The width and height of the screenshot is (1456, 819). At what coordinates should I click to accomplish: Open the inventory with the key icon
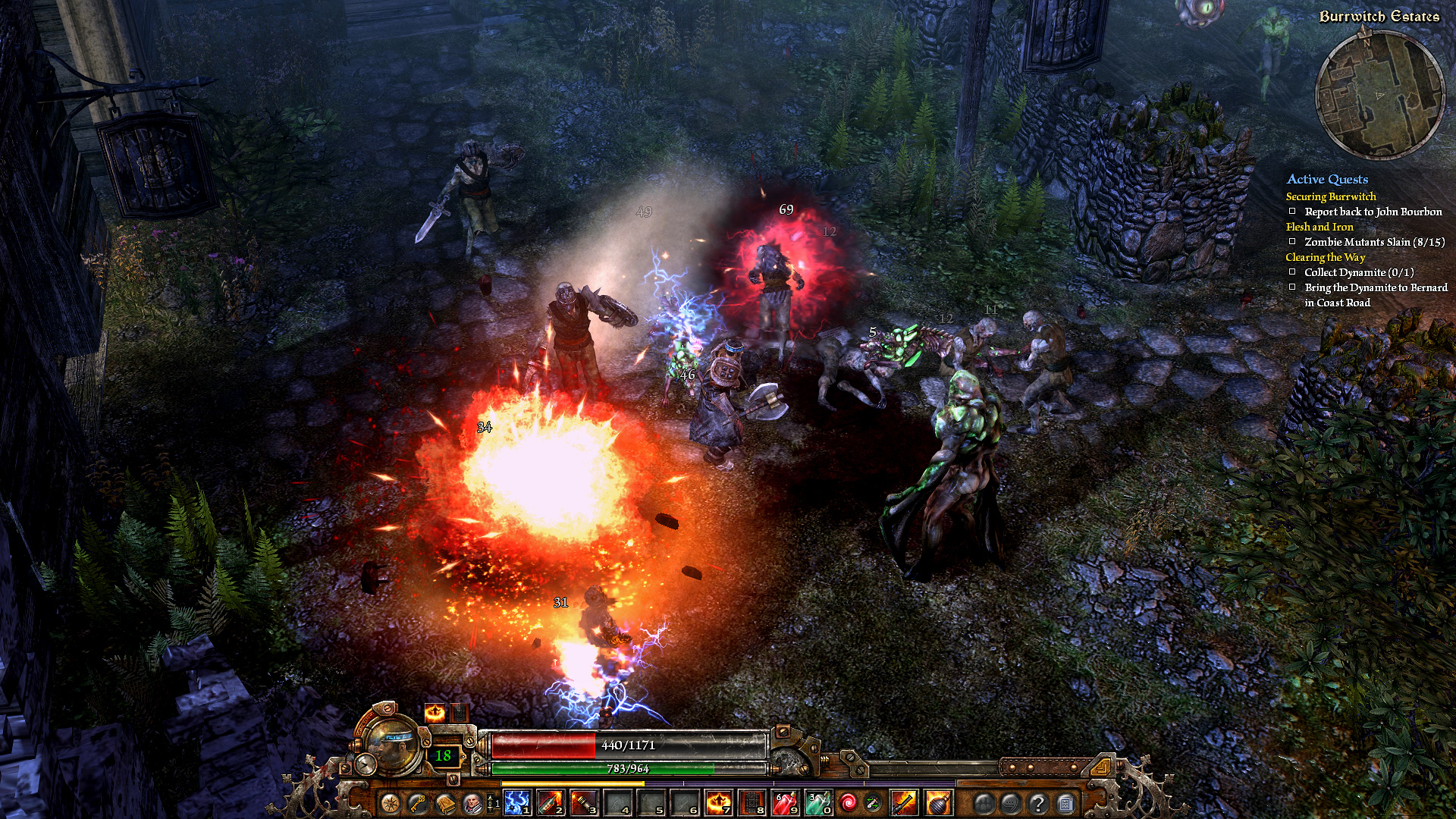coord(417,802)
